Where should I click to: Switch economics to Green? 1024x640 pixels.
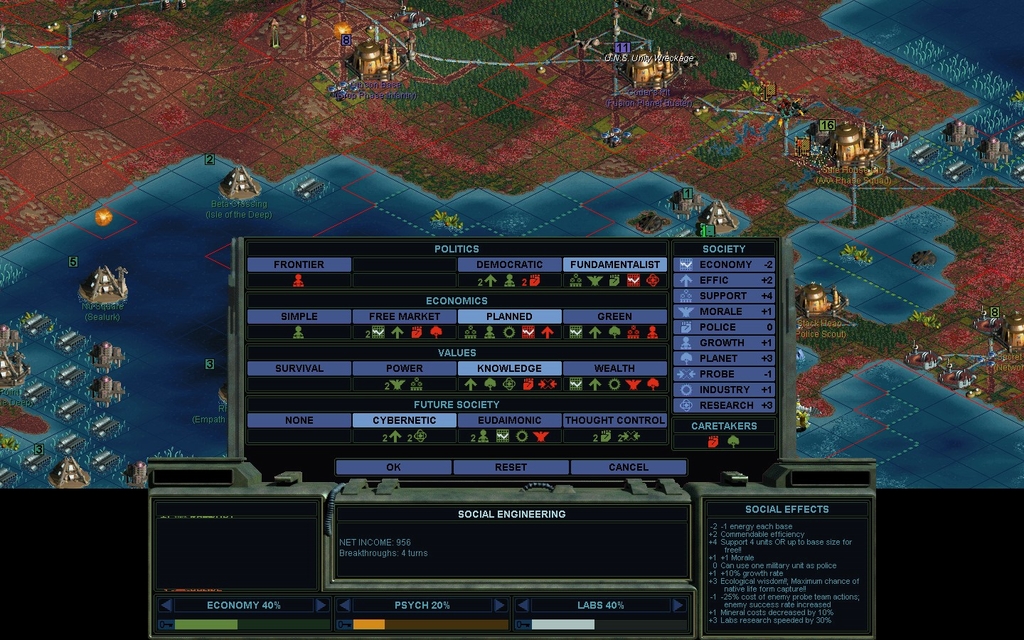coord(614,317)
